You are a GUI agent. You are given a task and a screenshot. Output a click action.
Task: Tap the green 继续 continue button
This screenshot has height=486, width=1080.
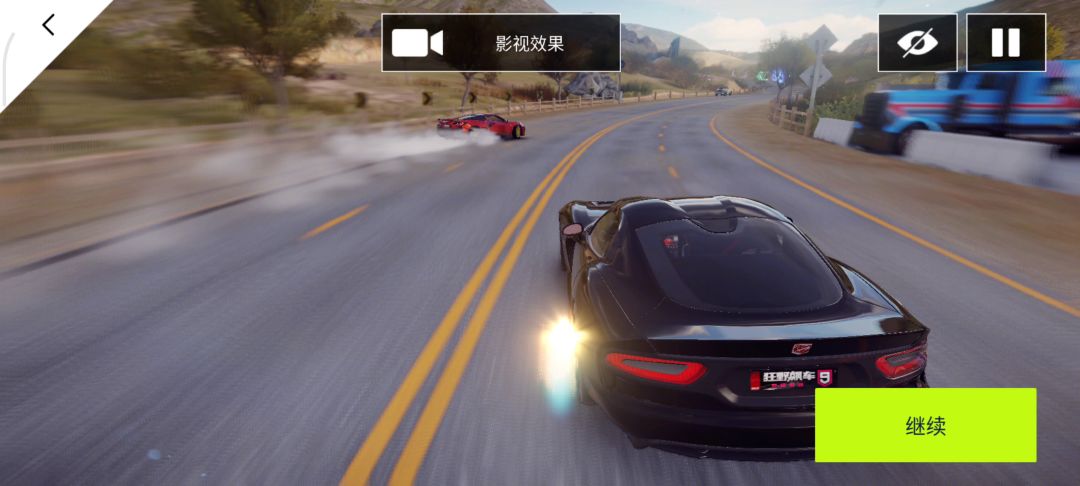tap(925, 425)
